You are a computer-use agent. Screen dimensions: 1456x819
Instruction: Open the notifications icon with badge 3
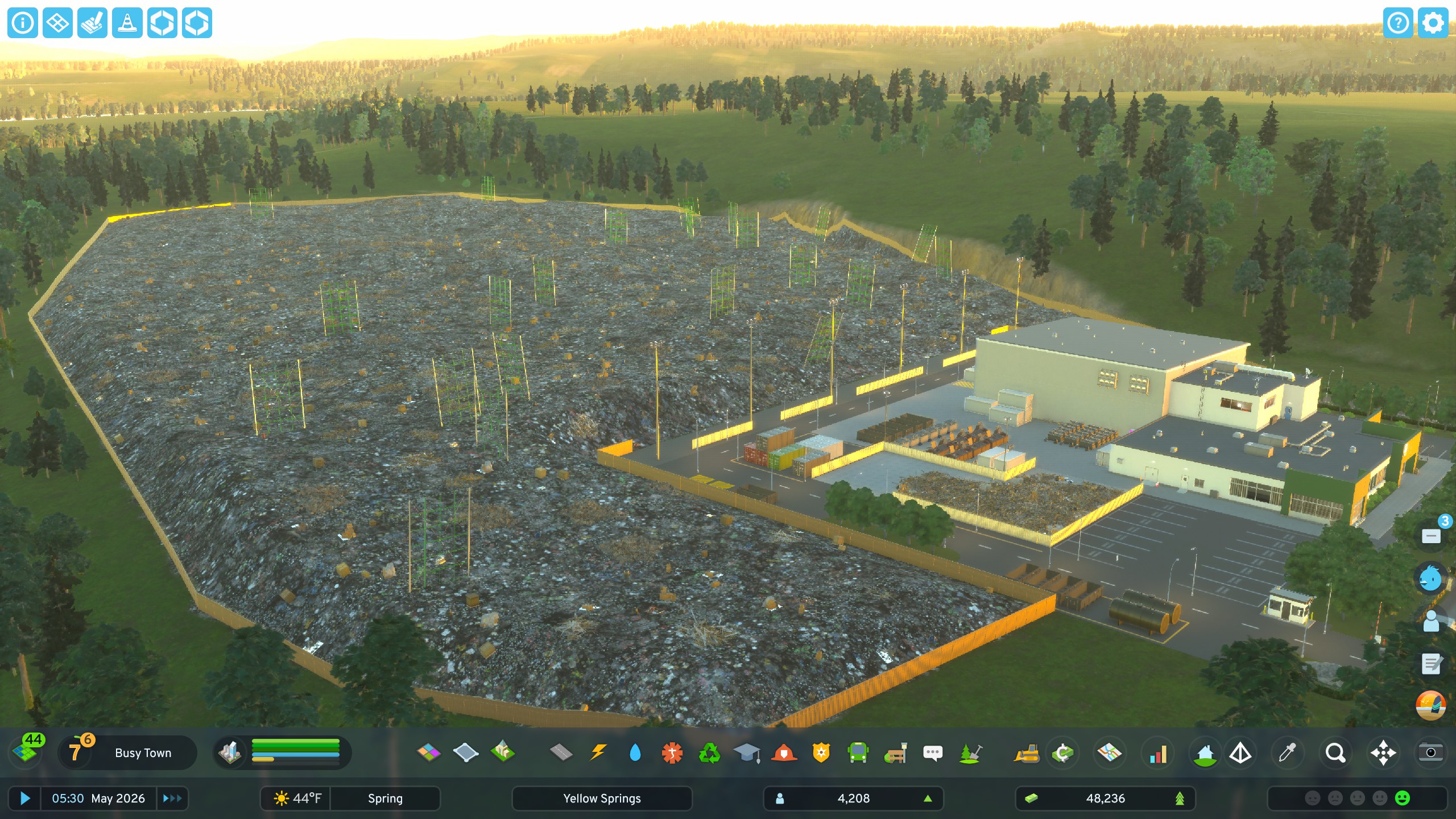(1432, 536)
